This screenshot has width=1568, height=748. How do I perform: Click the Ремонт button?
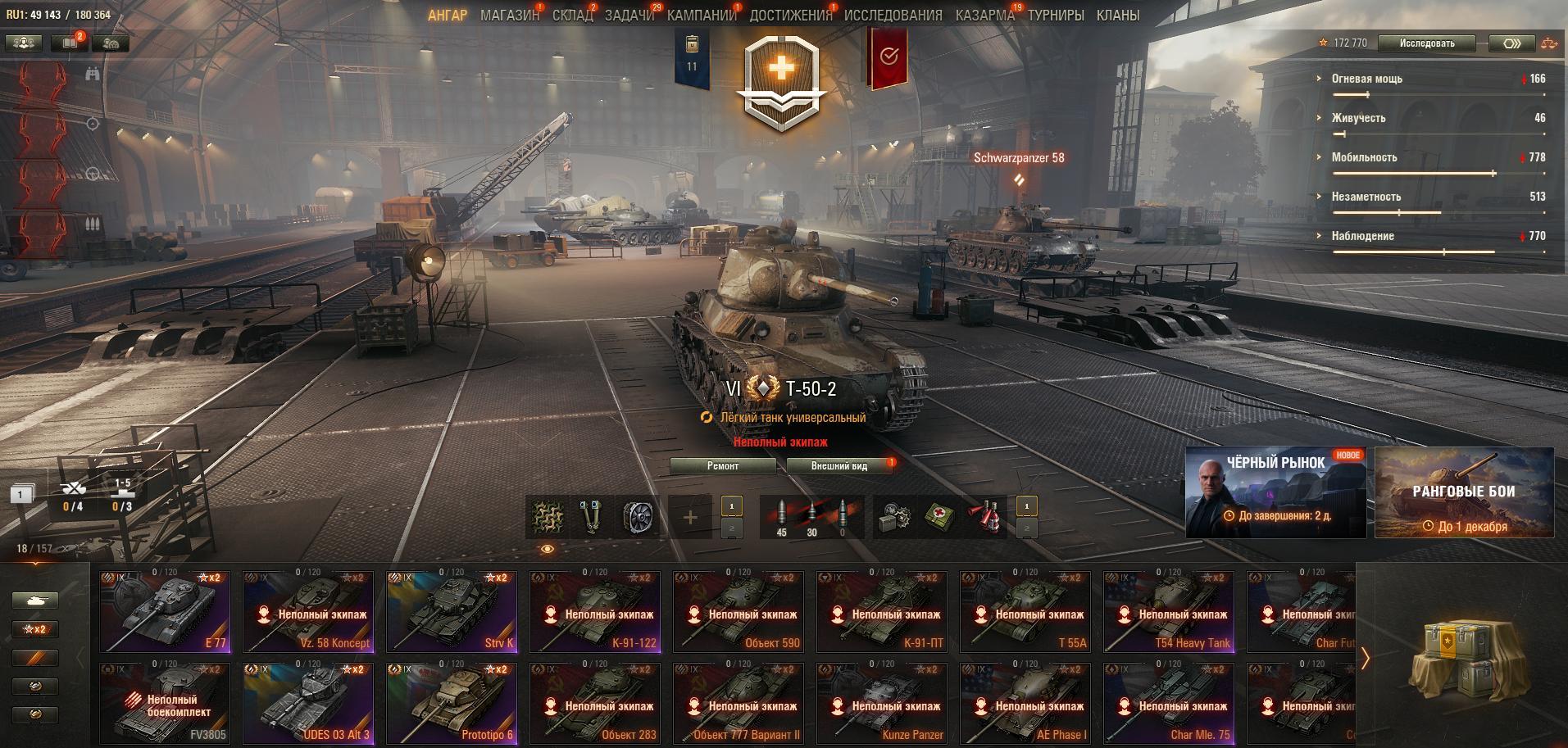722,466
